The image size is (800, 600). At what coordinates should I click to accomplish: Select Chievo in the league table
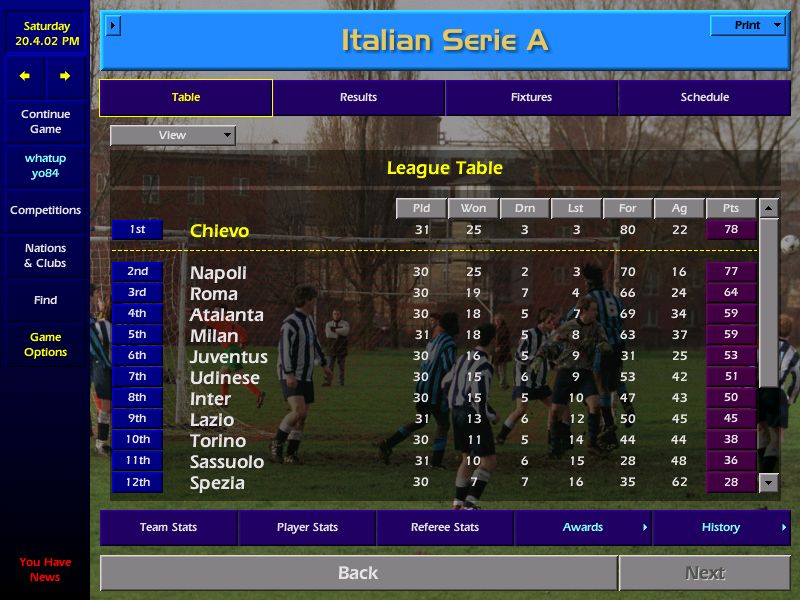(x=219, y=231)
